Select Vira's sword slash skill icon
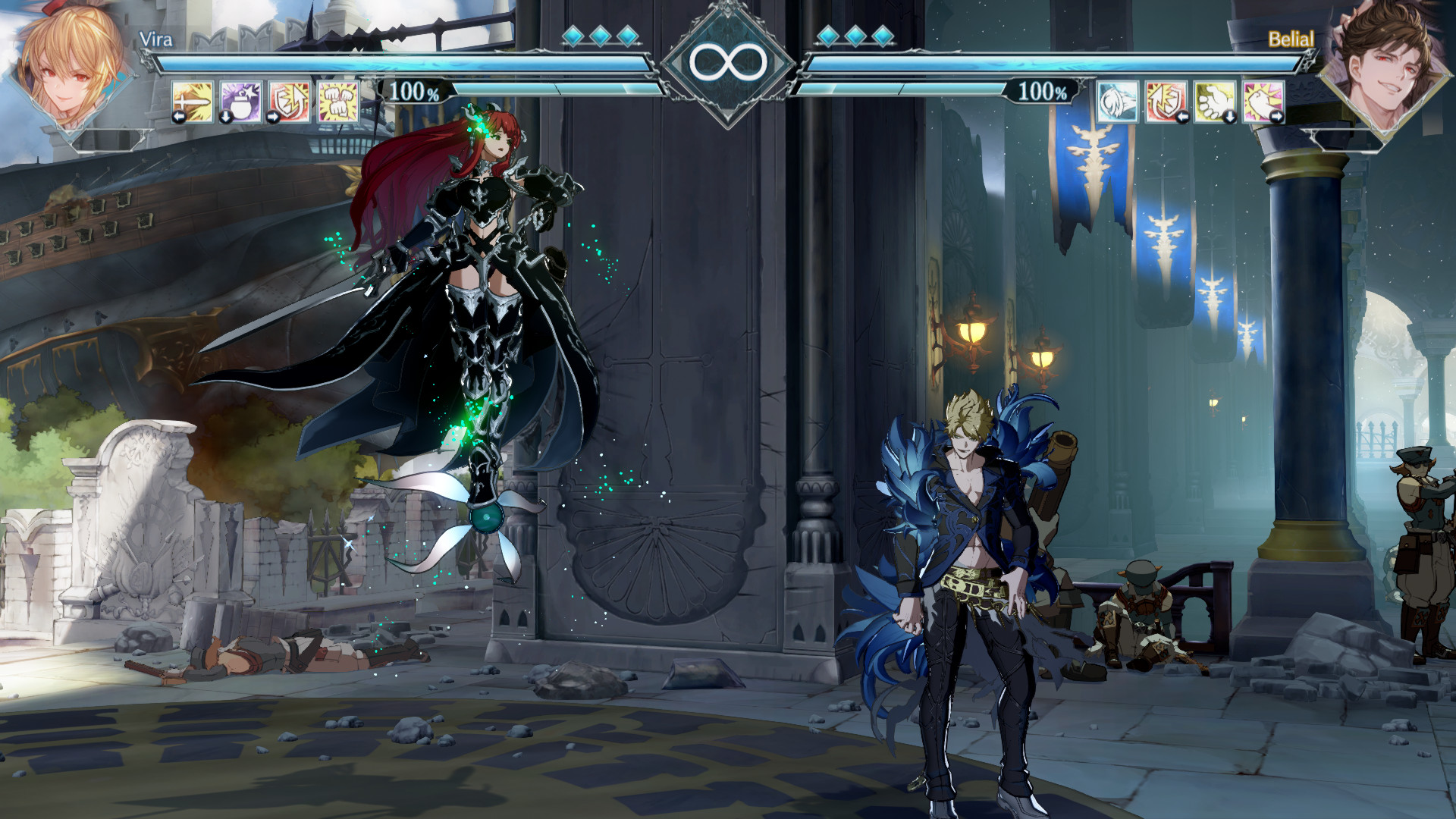This screenshot has width=1456, height=819. (x=191, y=101)
